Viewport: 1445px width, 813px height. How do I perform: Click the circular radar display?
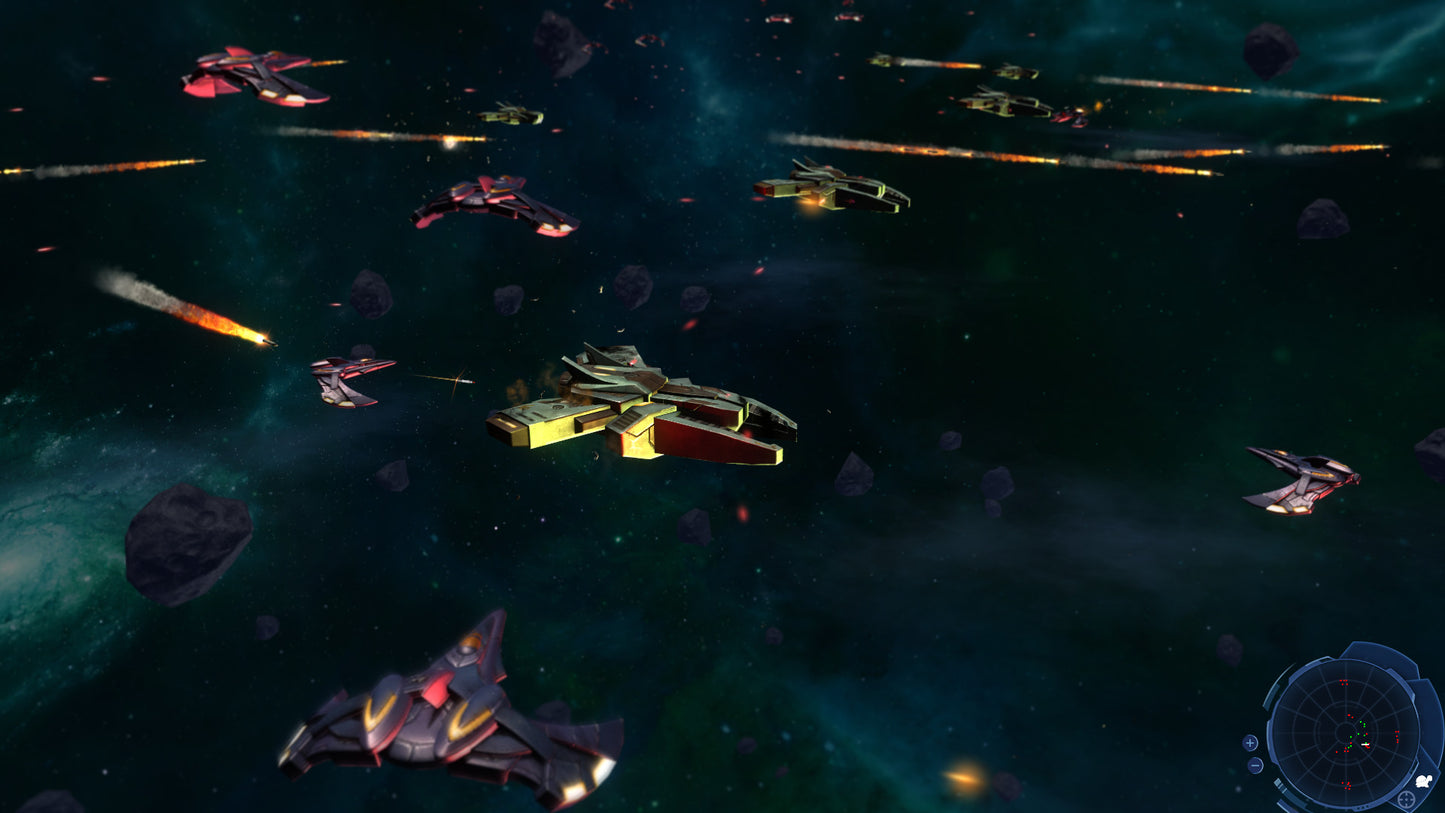coord(1347,733)
